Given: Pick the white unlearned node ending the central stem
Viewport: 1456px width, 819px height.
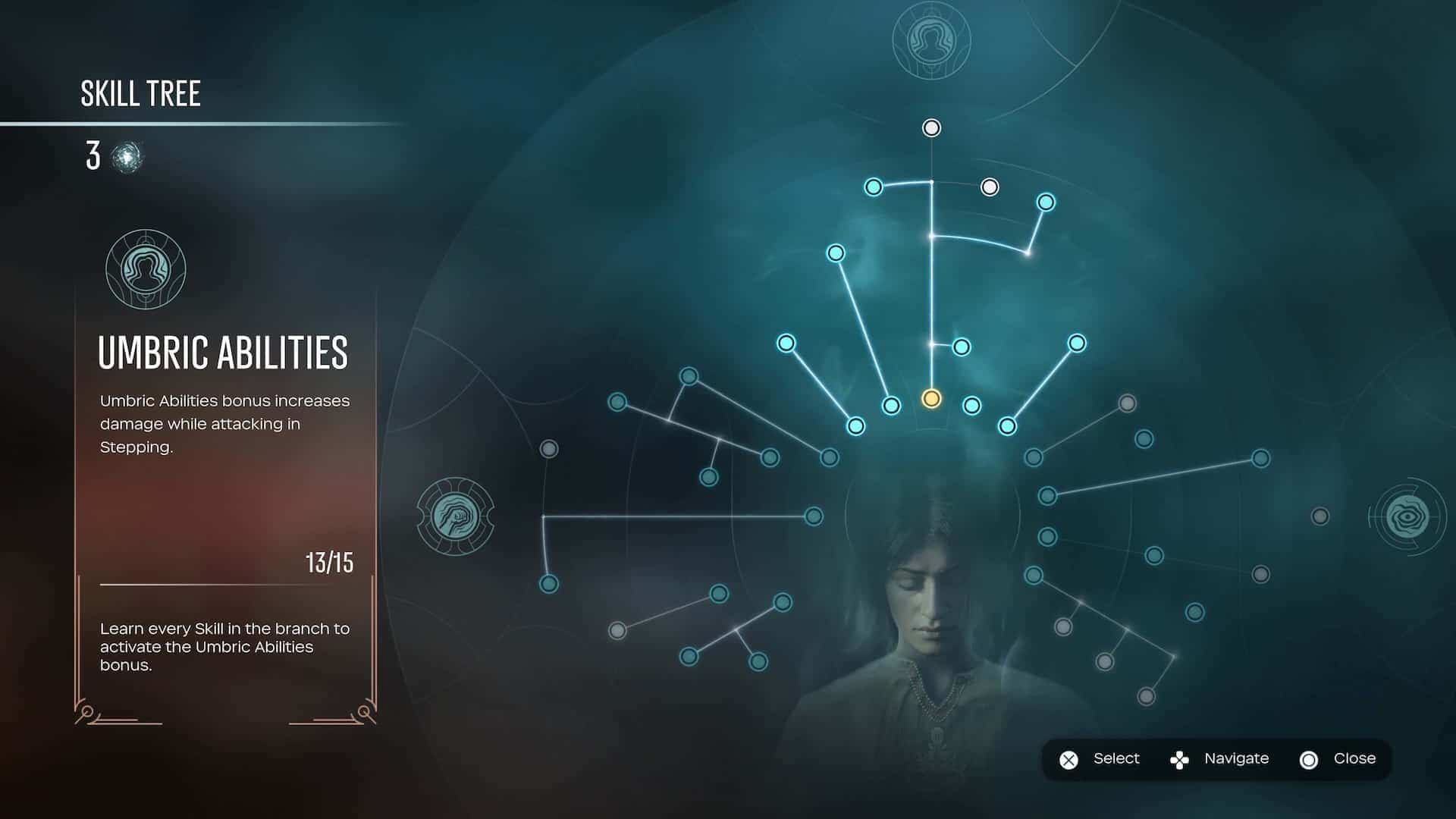Looking at the screenshot, I should click(x=931, y=128).
